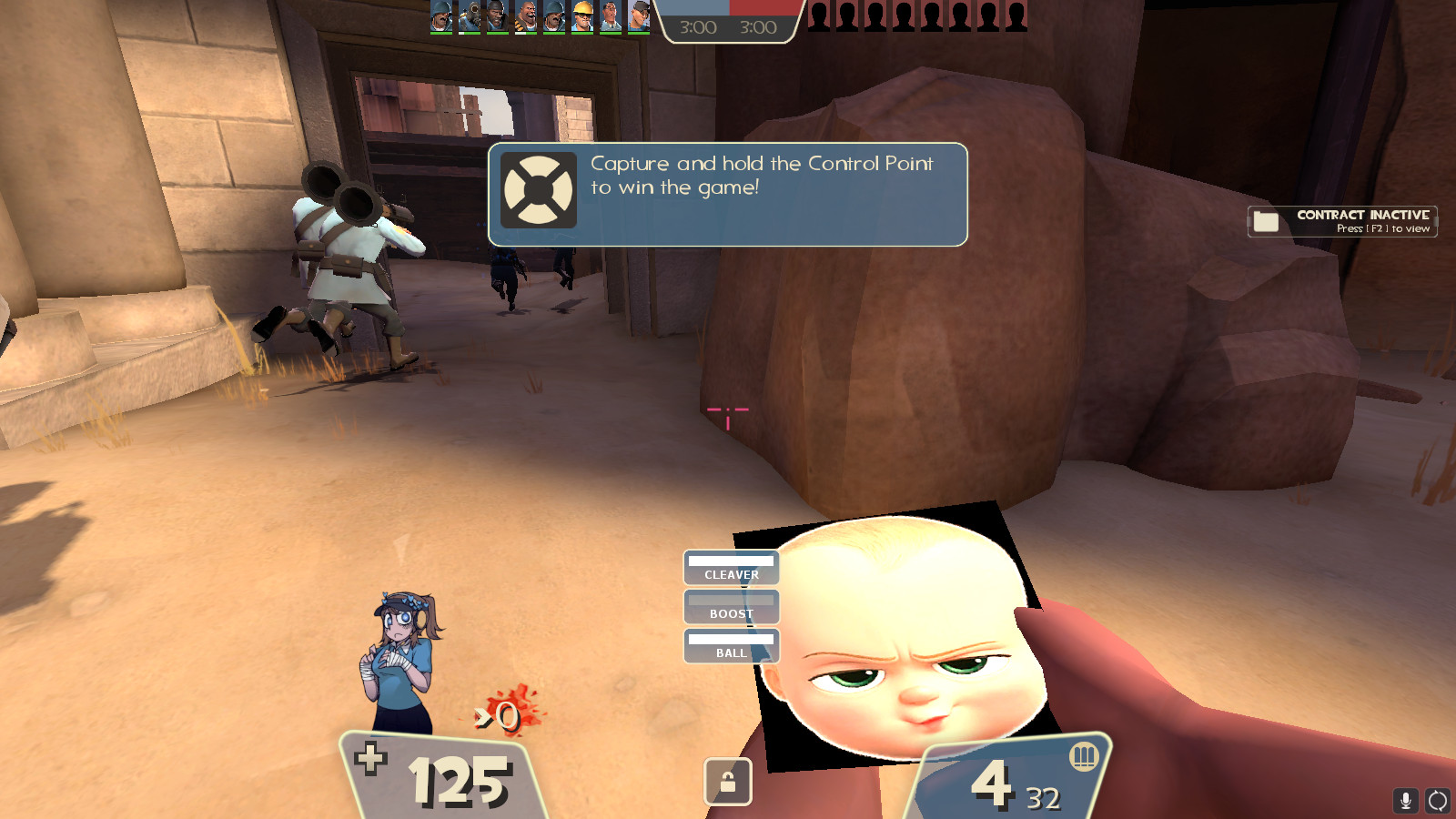This screenshot has width=1456, height=819.
Task: Toggle the loading sync indicator
Action: tap(1439, 802)
